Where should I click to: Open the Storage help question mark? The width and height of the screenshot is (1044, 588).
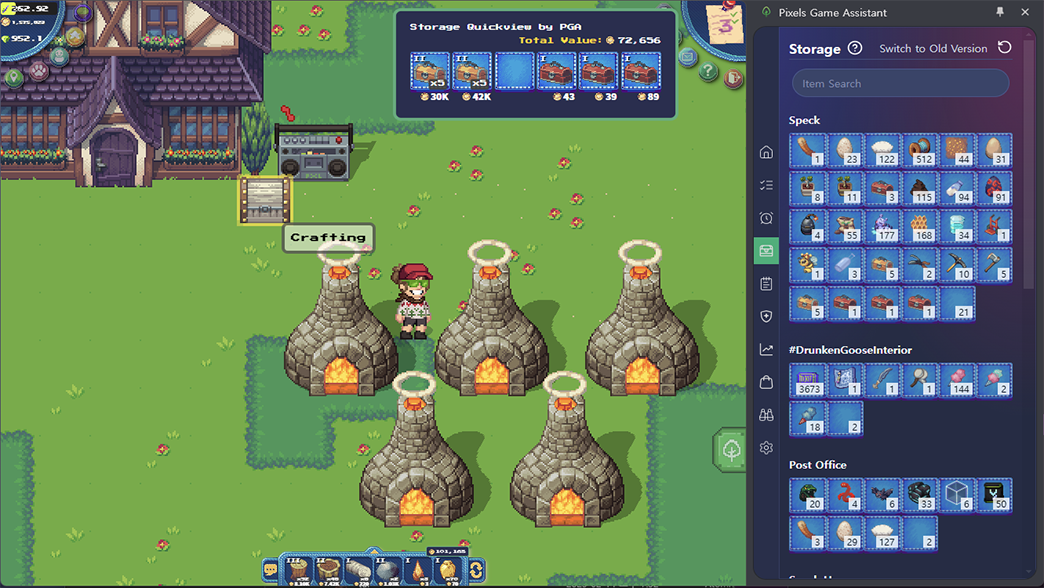pos(855,48)
